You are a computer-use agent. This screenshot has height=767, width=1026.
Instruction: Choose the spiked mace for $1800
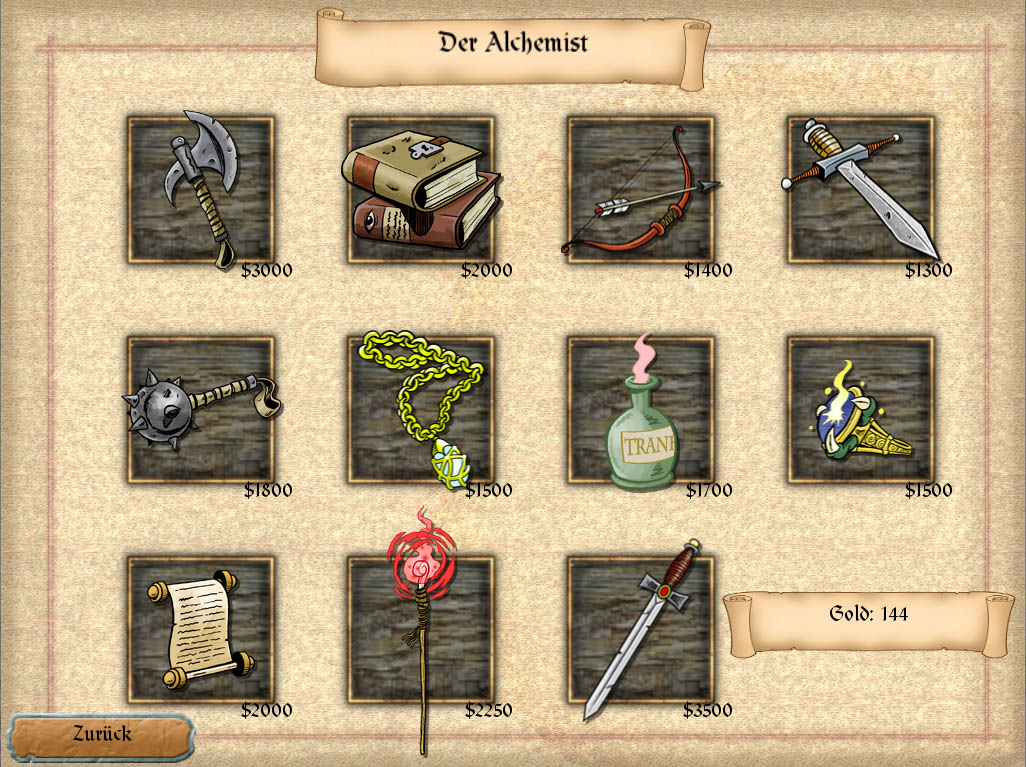(201, 410)
